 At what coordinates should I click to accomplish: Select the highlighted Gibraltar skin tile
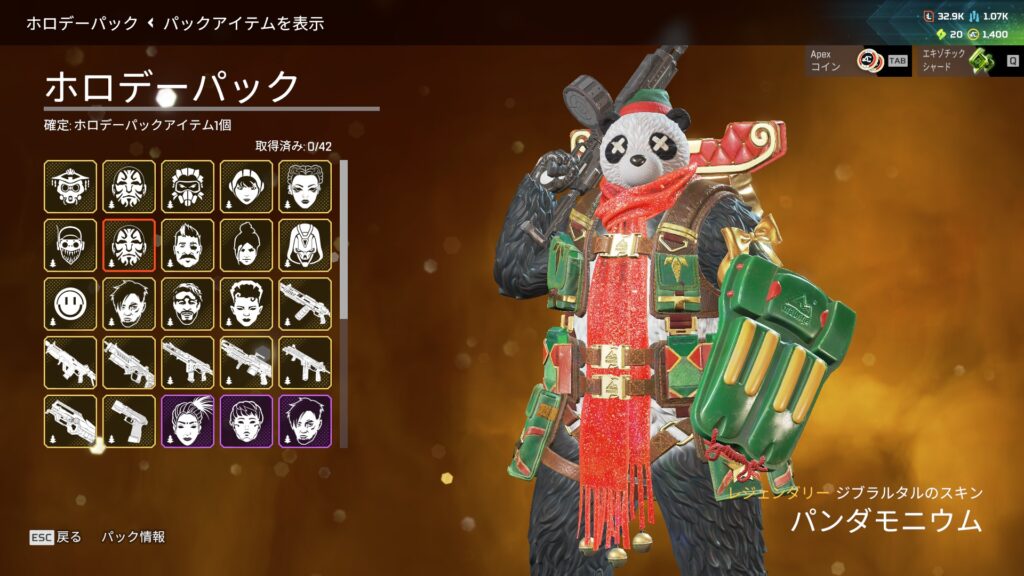pyautogui.click(x=129, y=246)
